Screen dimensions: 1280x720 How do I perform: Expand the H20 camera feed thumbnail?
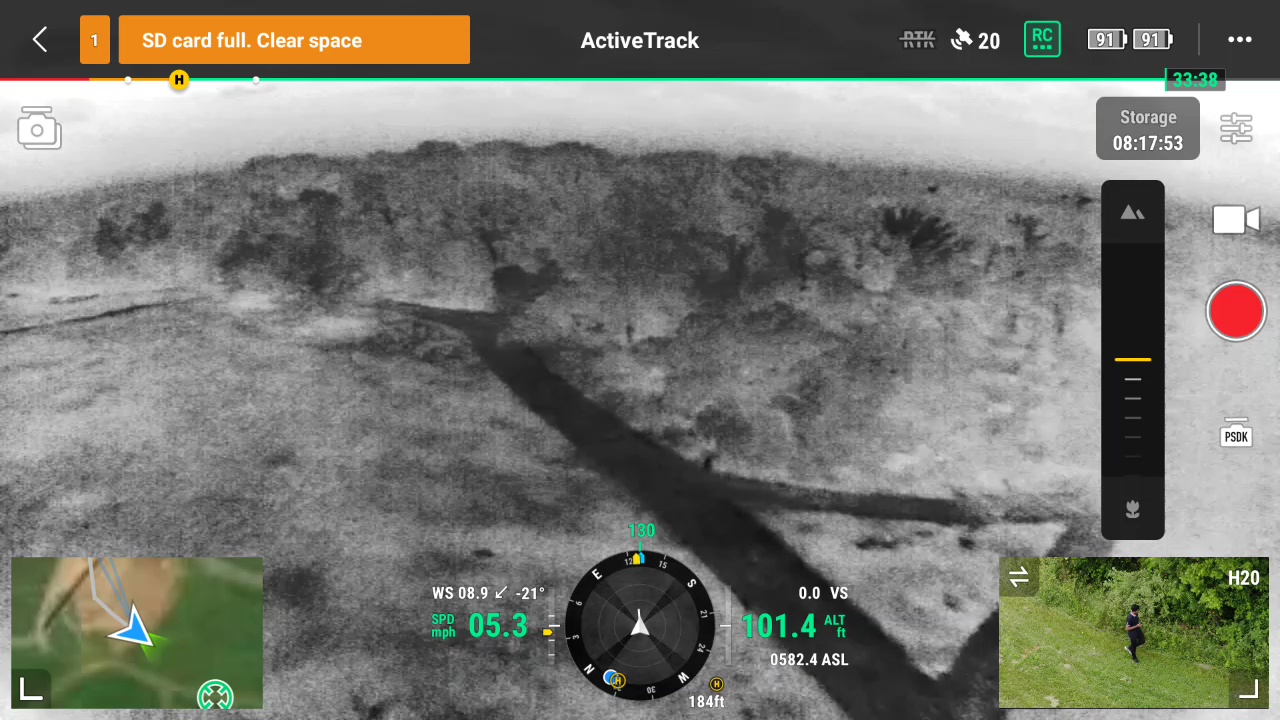1249,689
